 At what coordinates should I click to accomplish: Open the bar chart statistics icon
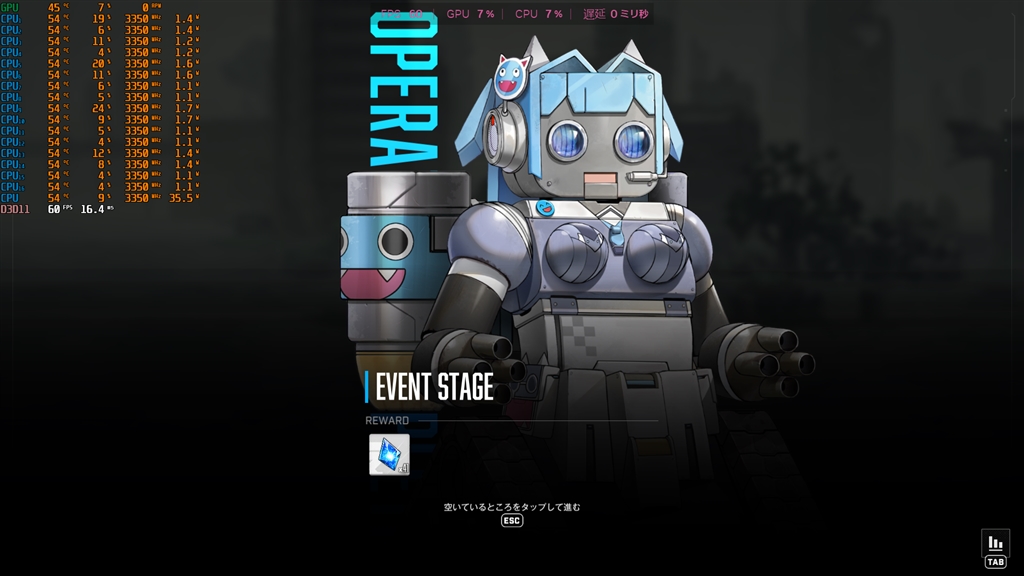click(x=995, y=543)
